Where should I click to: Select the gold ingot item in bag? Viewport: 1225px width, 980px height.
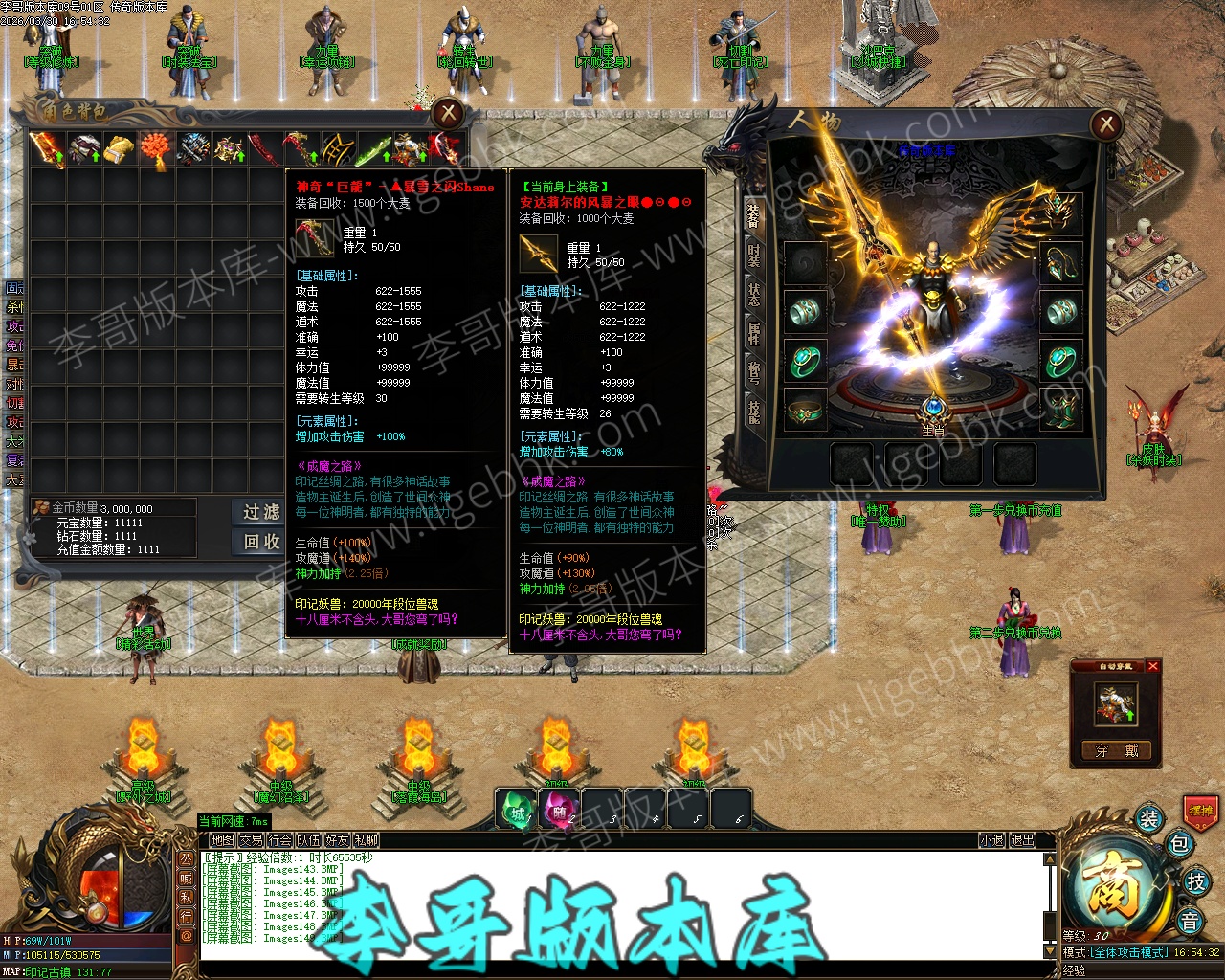point(120,150)
